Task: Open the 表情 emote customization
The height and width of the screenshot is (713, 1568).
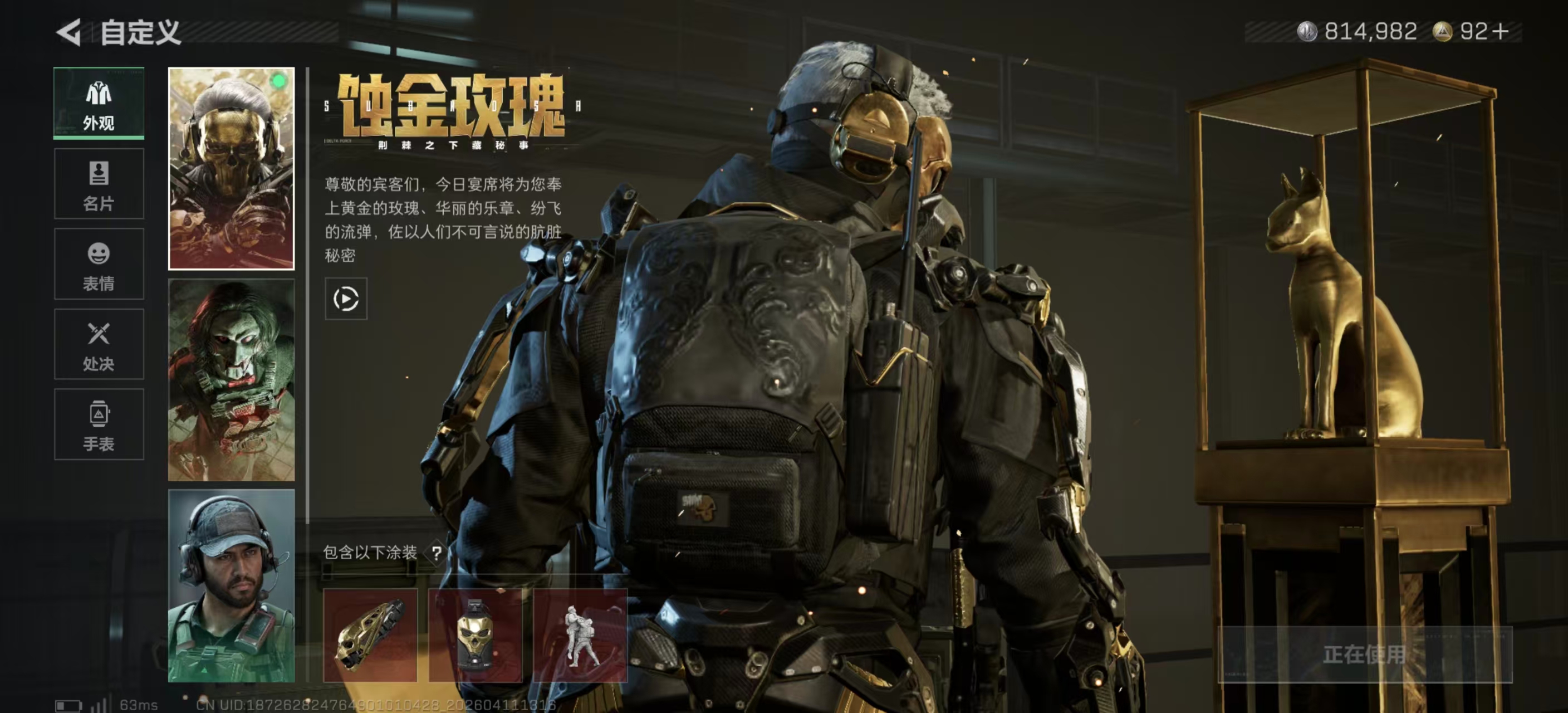Action: click(x=99, y=264)
